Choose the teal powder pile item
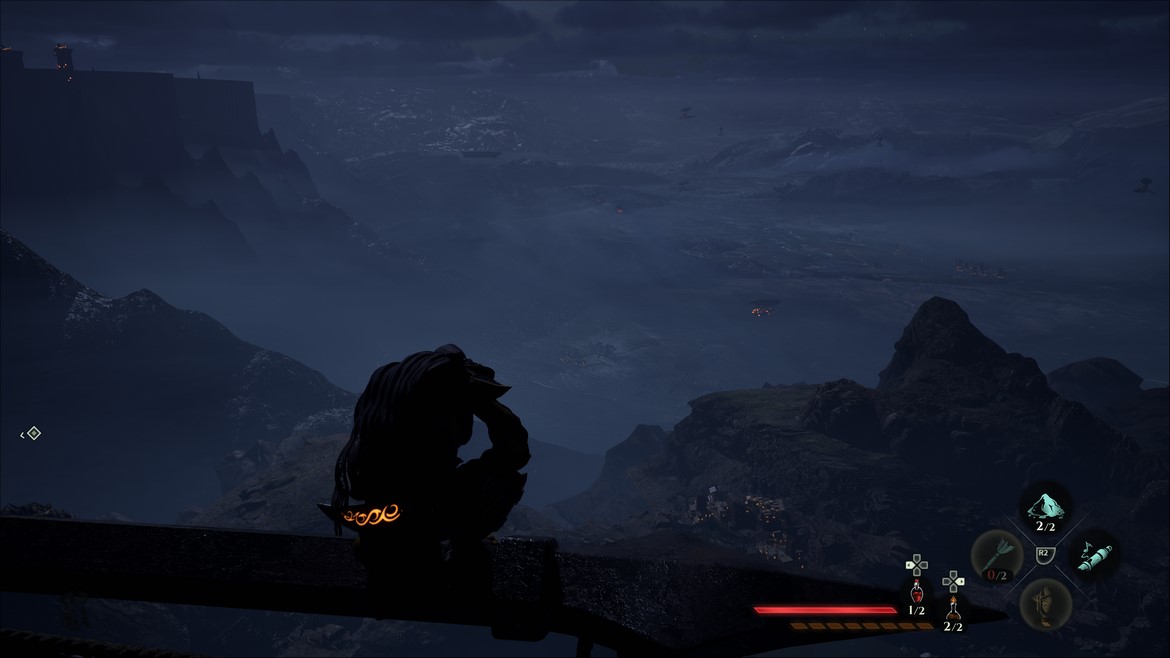 tap(1045, 505)
